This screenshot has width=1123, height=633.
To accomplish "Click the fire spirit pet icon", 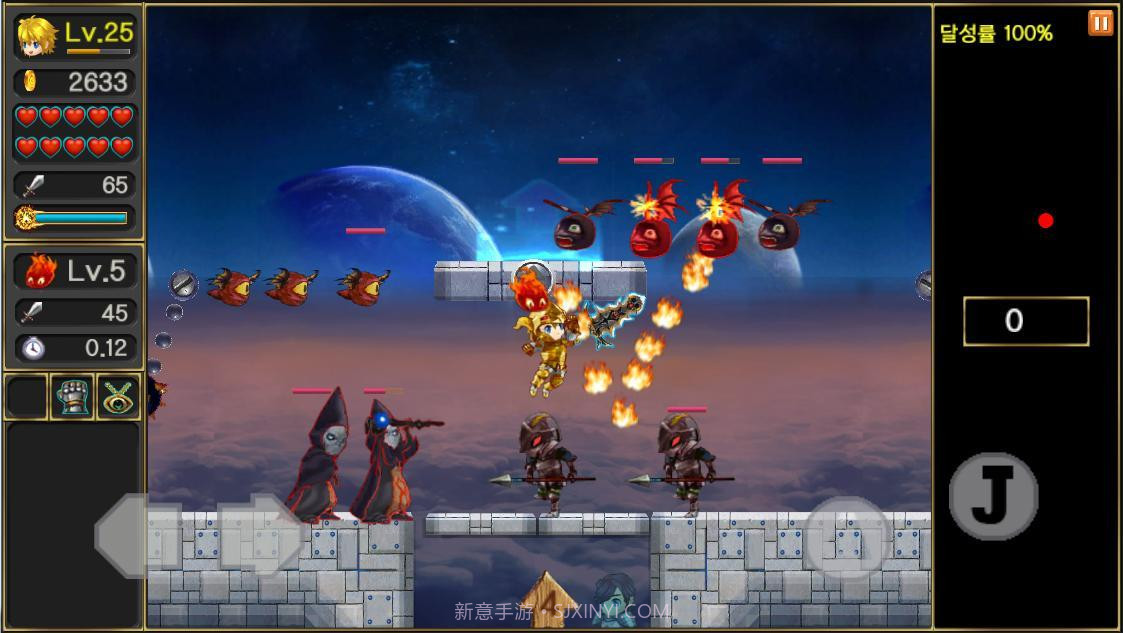I will (x=39, y=271).
